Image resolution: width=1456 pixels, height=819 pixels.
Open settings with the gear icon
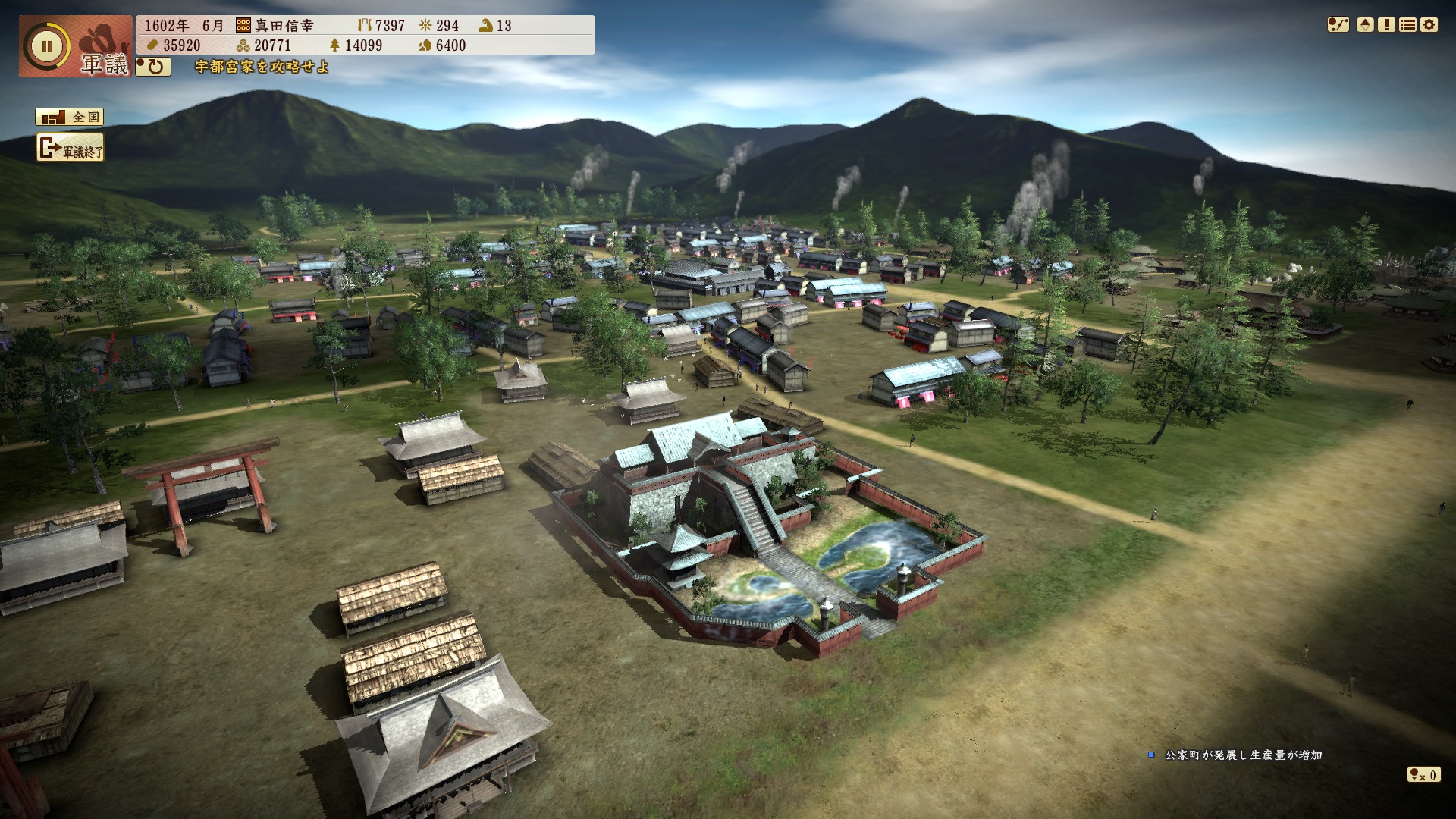[x=1429, y=25]
